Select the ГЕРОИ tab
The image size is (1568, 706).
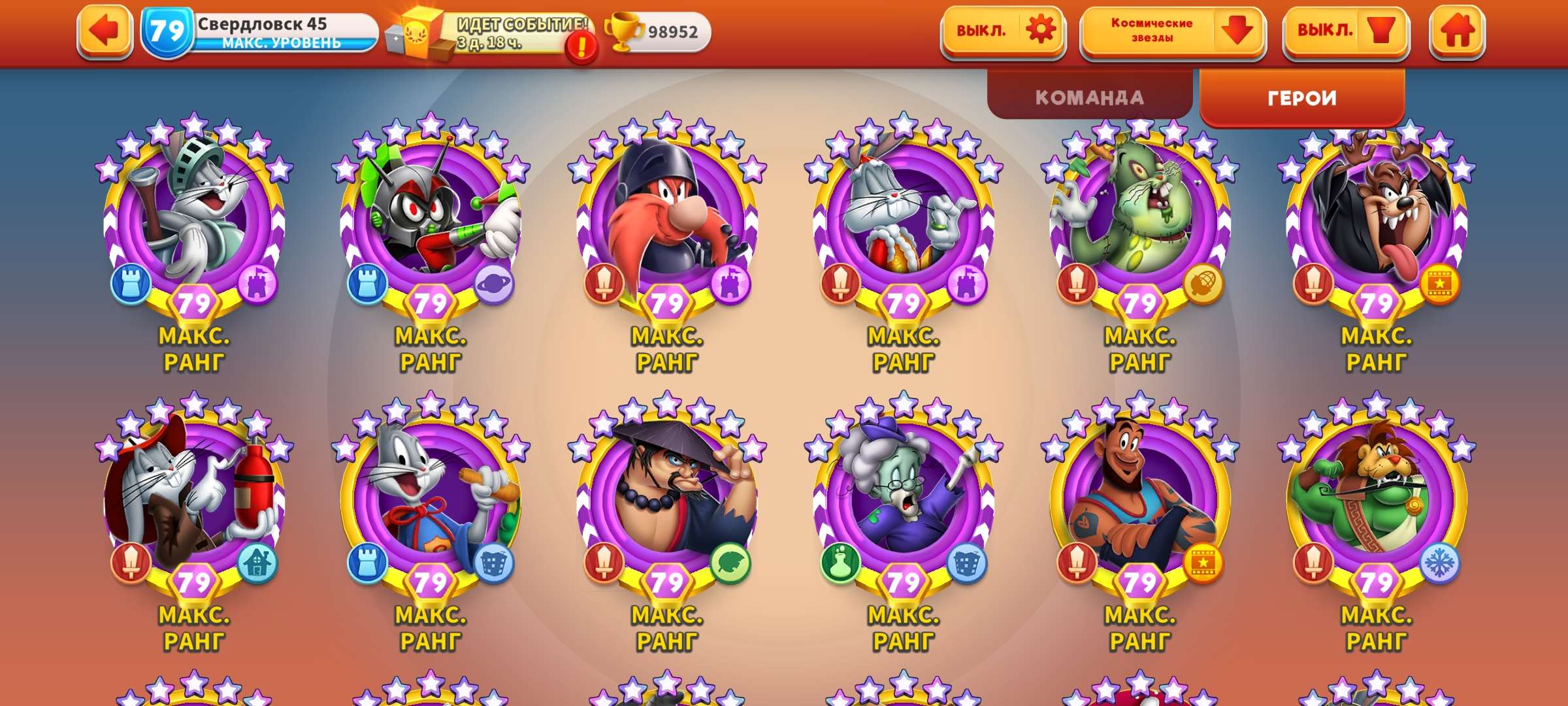[1301, 99]
